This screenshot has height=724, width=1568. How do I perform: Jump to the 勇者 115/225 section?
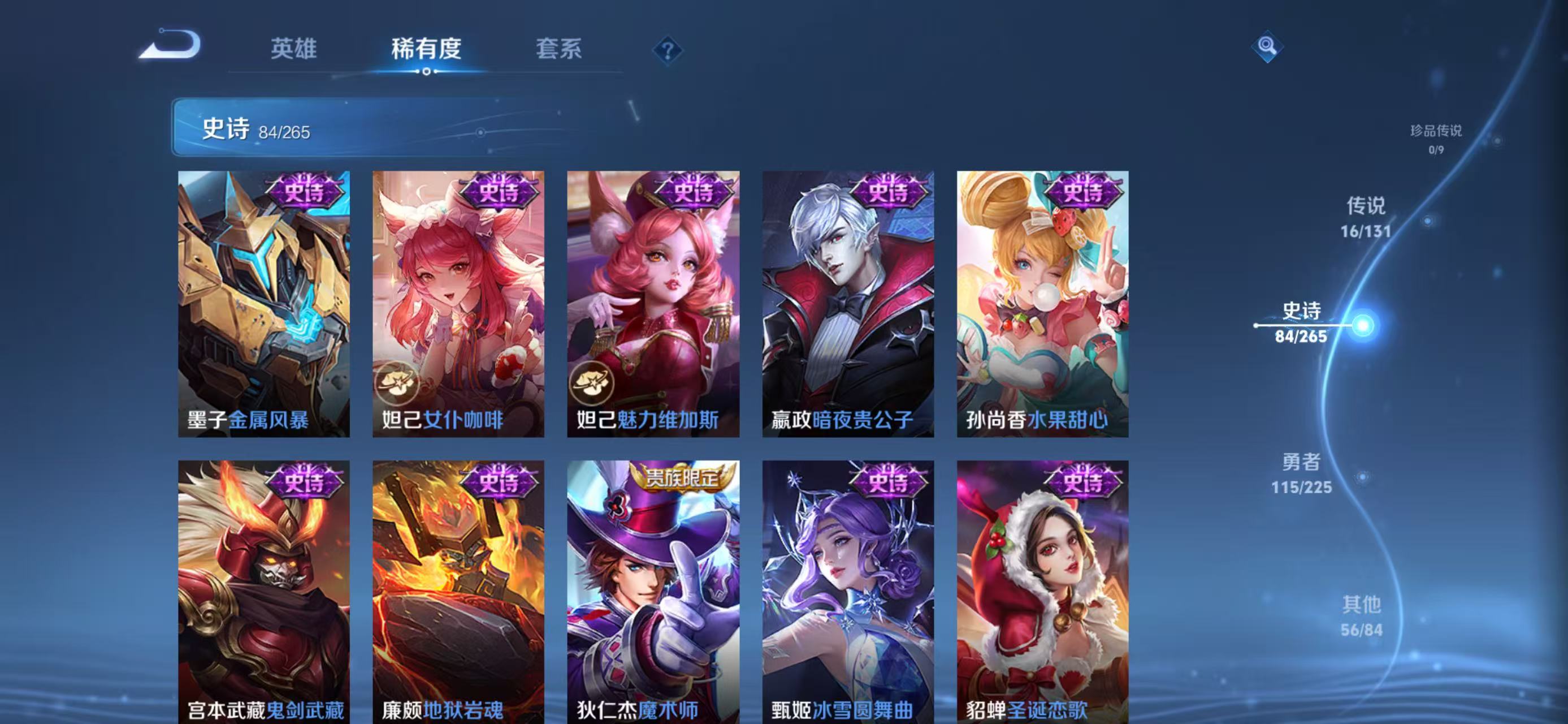click(x=1301, y=473)
